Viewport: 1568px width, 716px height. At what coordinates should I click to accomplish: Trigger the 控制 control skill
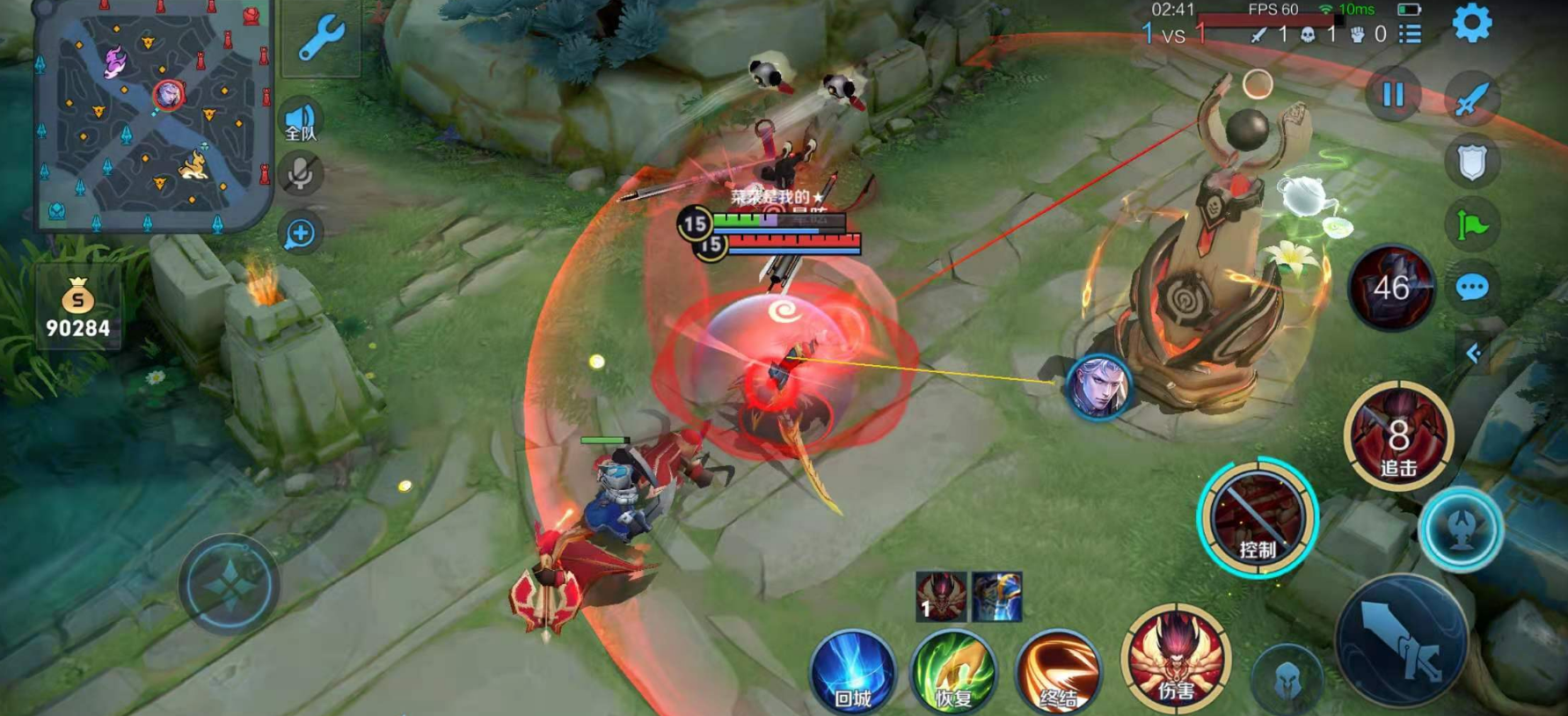click(1258, 519)
